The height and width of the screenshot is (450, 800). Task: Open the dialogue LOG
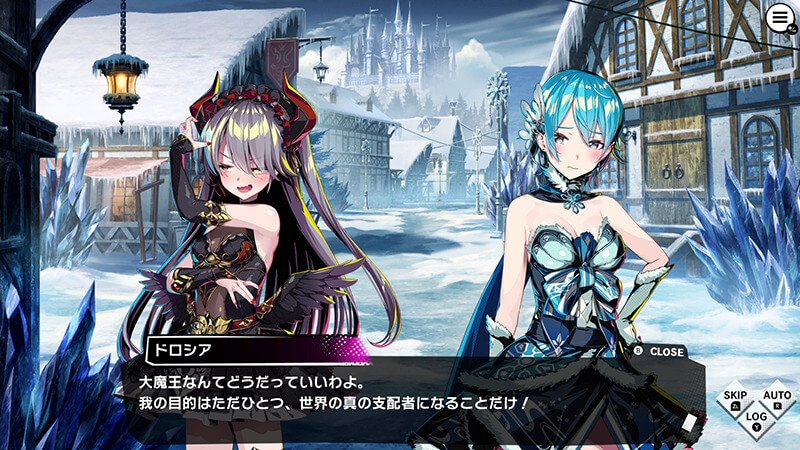click(x=756, y=418)
